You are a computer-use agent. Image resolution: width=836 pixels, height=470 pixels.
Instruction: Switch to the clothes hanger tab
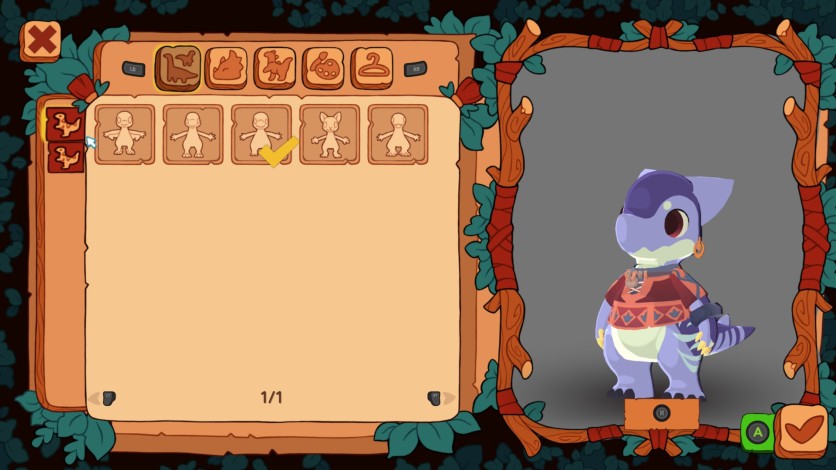pyautogui.click(x=371, y=68)
